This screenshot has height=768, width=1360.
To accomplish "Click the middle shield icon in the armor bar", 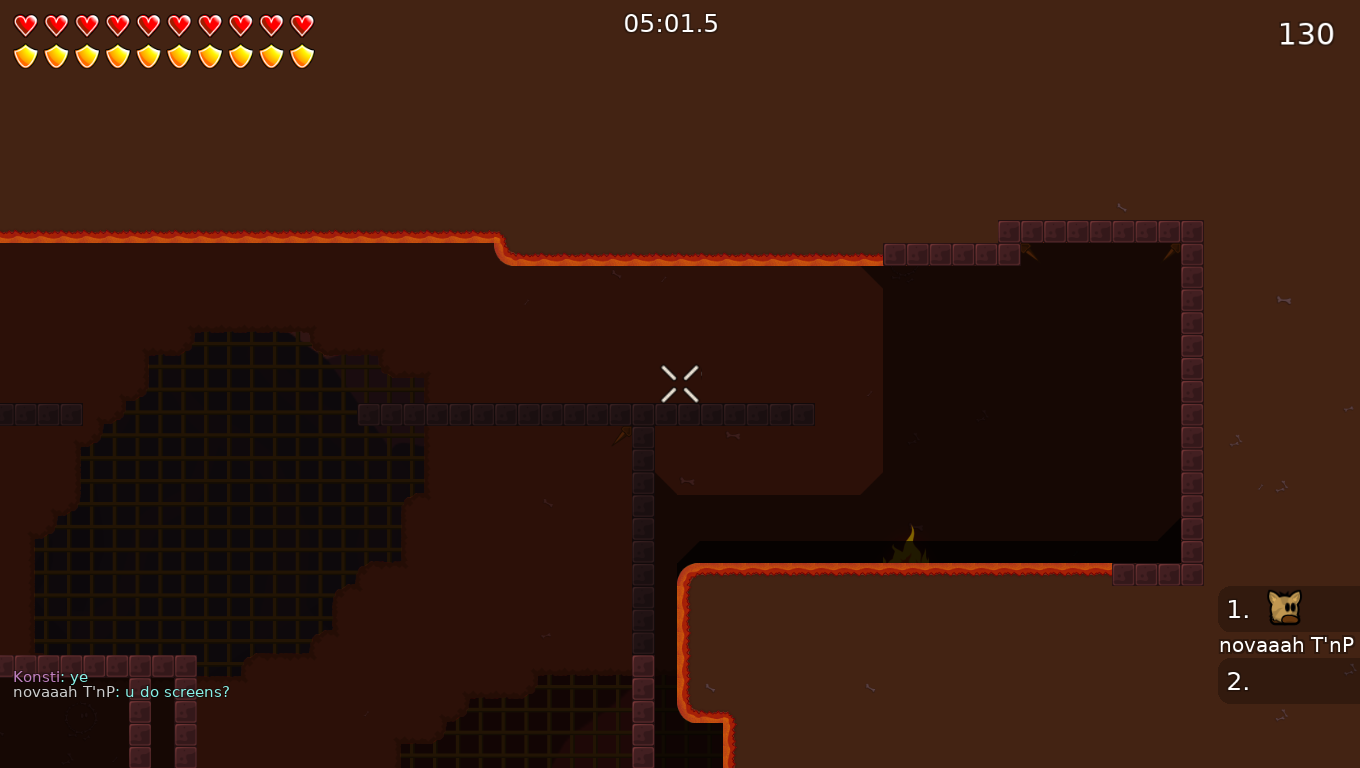I will (x=147, y=57).
